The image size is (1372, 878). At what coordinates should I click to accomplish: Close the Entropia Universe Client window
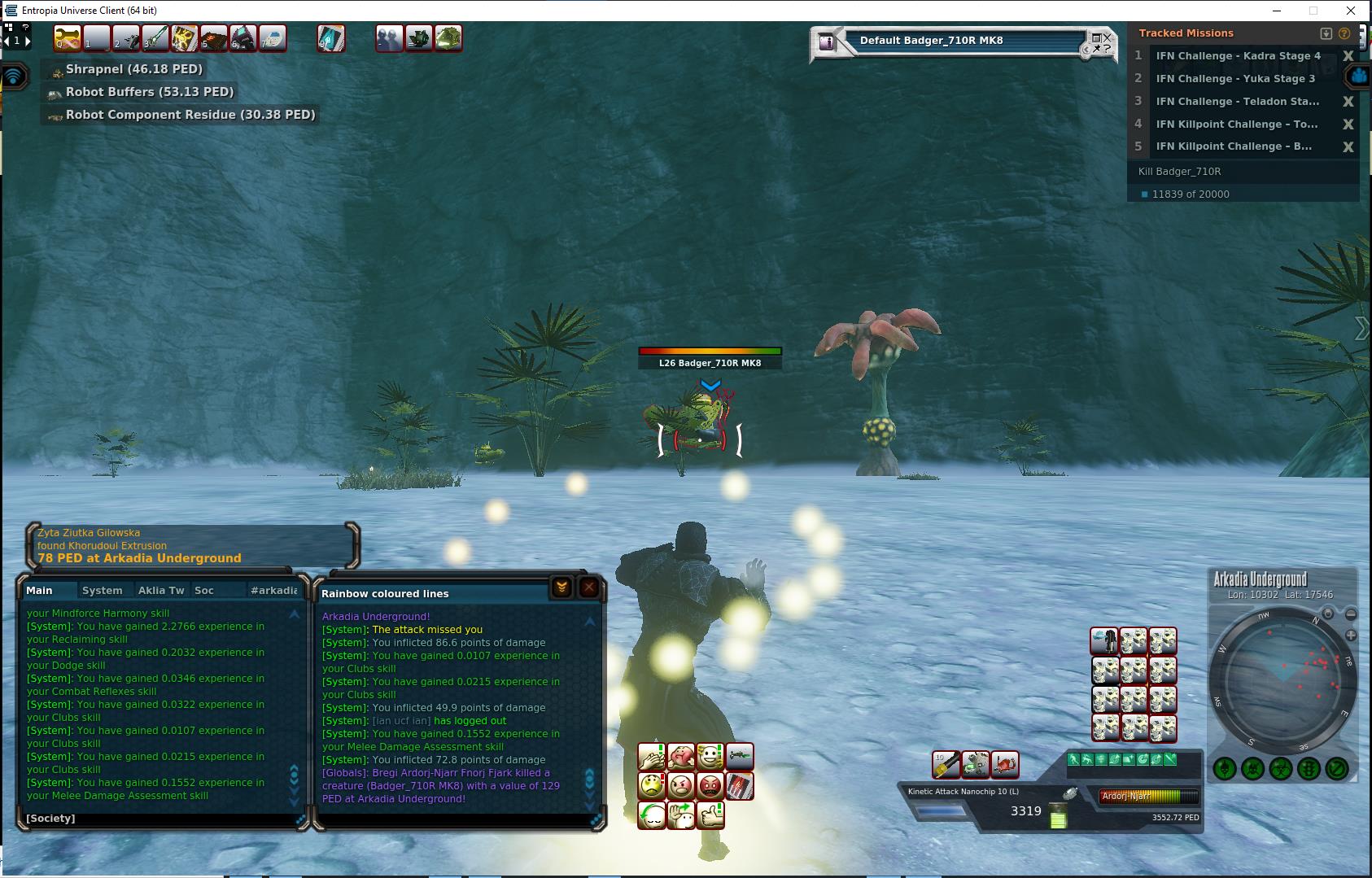click(x=1352, y=11)
